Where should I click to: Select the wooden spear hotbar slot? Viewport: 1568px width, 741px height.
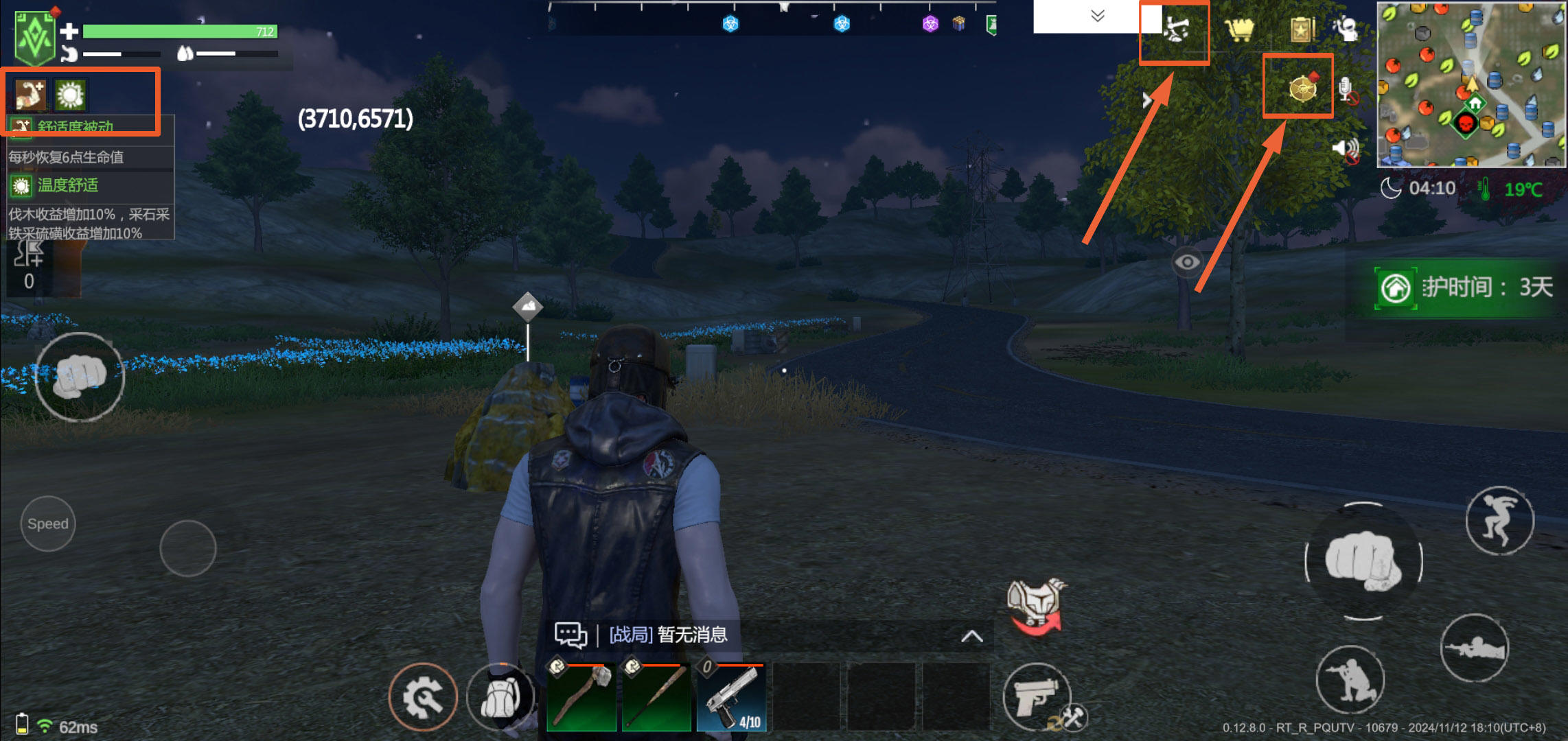pyautogui.click(x=656, y=696)
